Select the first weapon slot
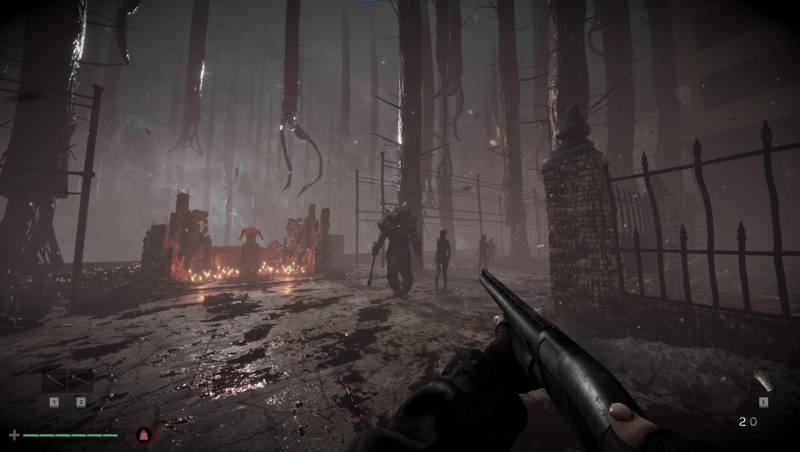This screenshot has height=452, width=800. point(54,381)
